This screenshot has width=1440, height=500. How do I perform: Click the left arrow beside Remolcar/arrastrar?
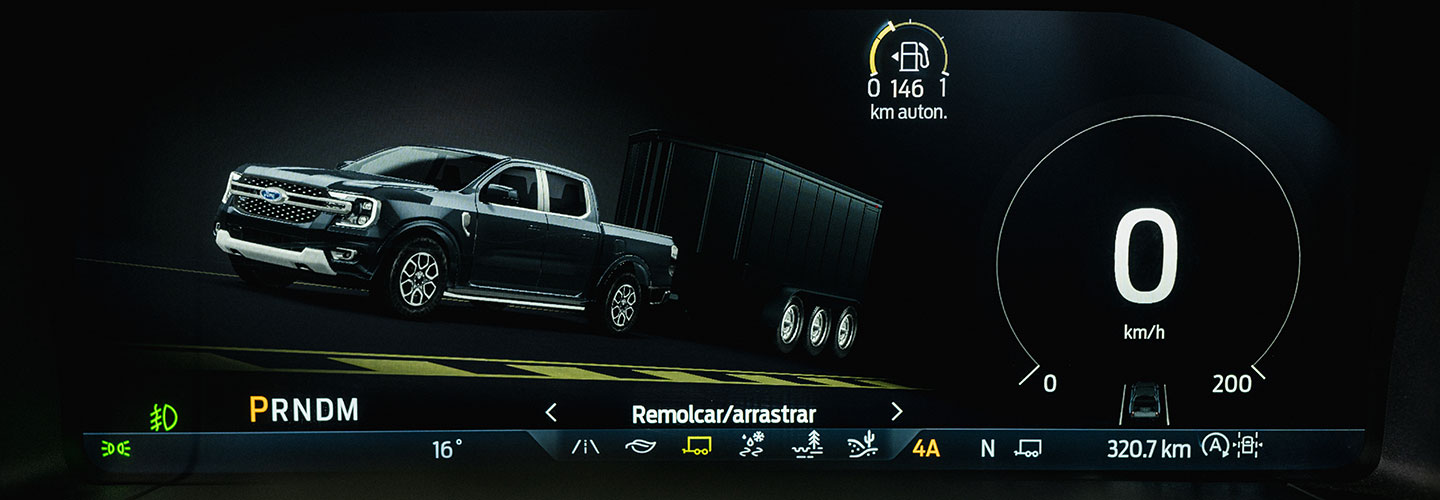[550, 412]
